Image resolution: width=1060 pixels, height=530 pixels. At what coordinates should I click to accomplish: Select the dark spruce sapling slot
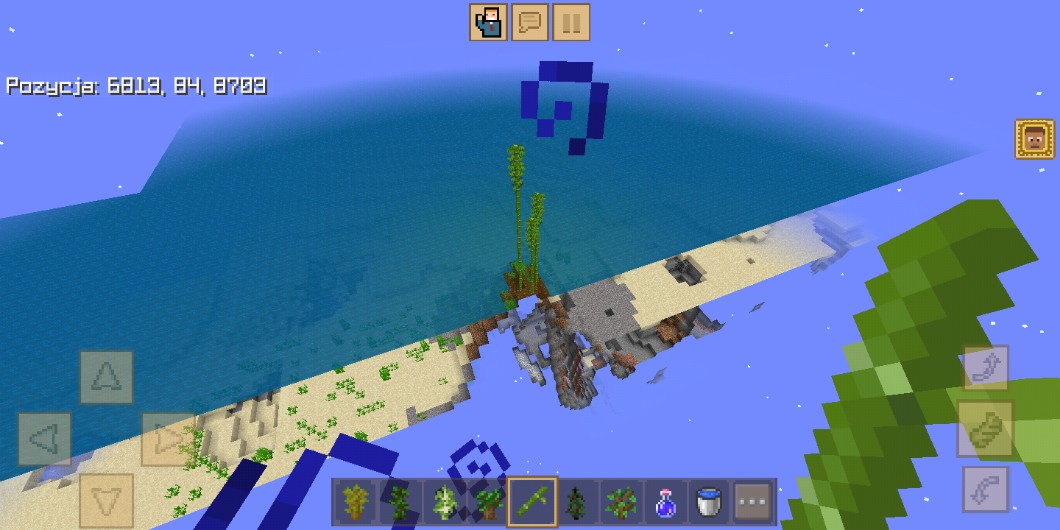pyautogui.click(x=576, y=502)
